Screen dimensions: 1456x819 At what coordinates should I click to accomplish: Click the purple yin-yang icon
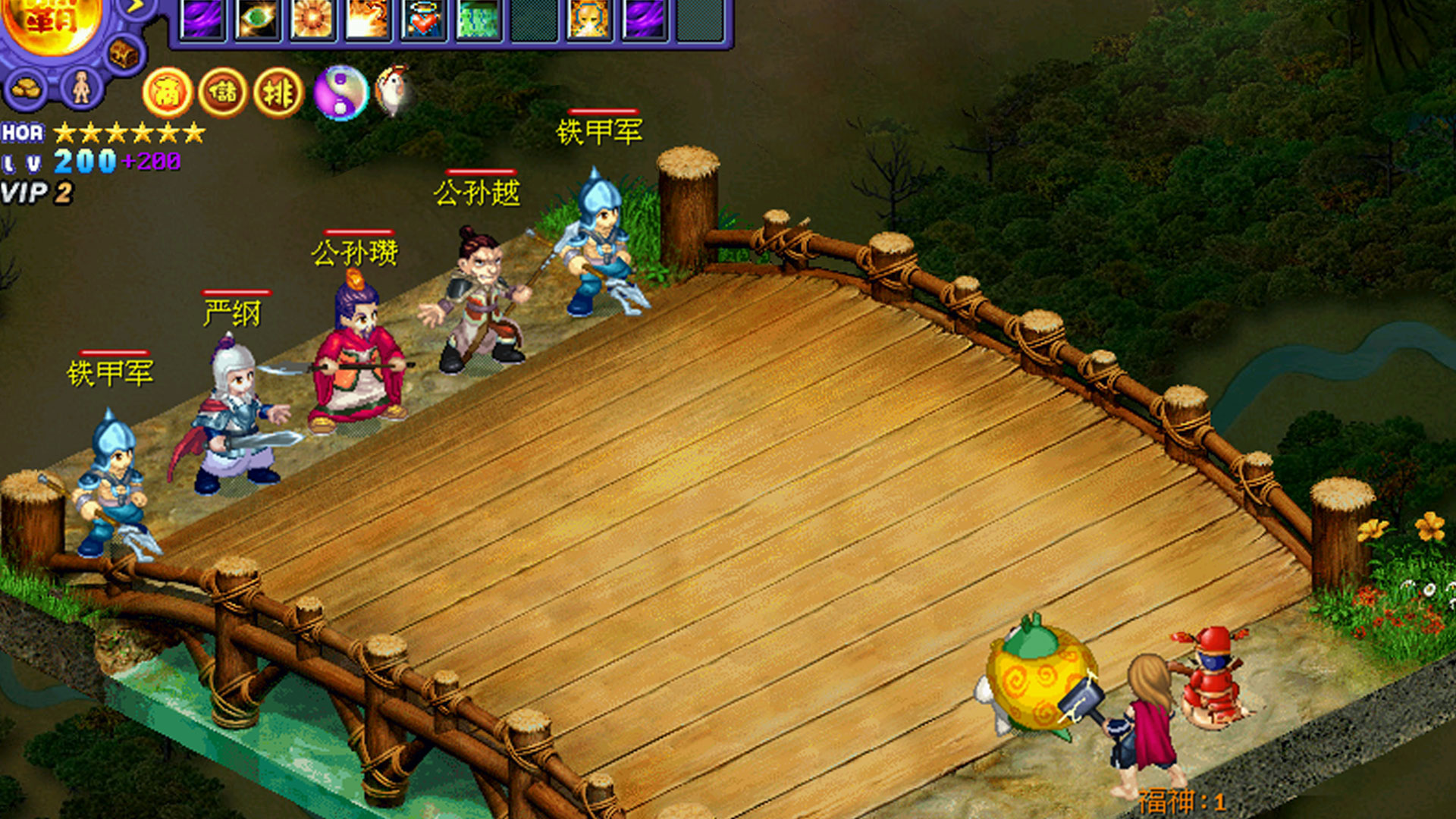coord(341,93)
